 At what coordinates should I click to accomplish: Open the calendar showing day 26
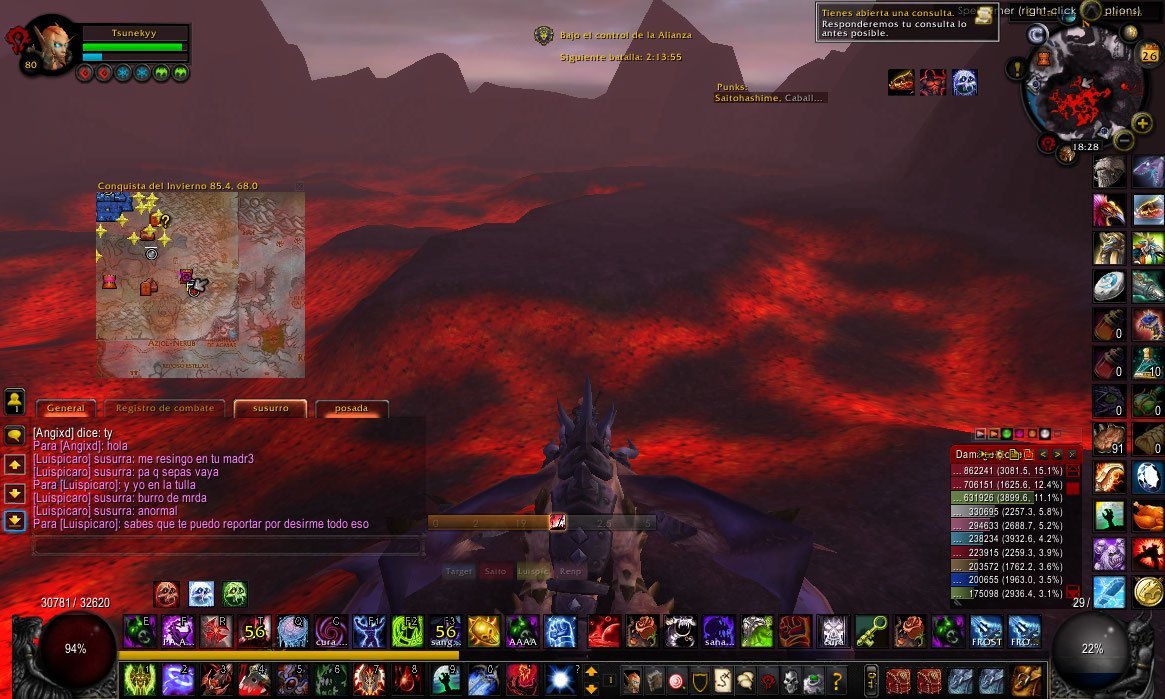[1147, 54]
